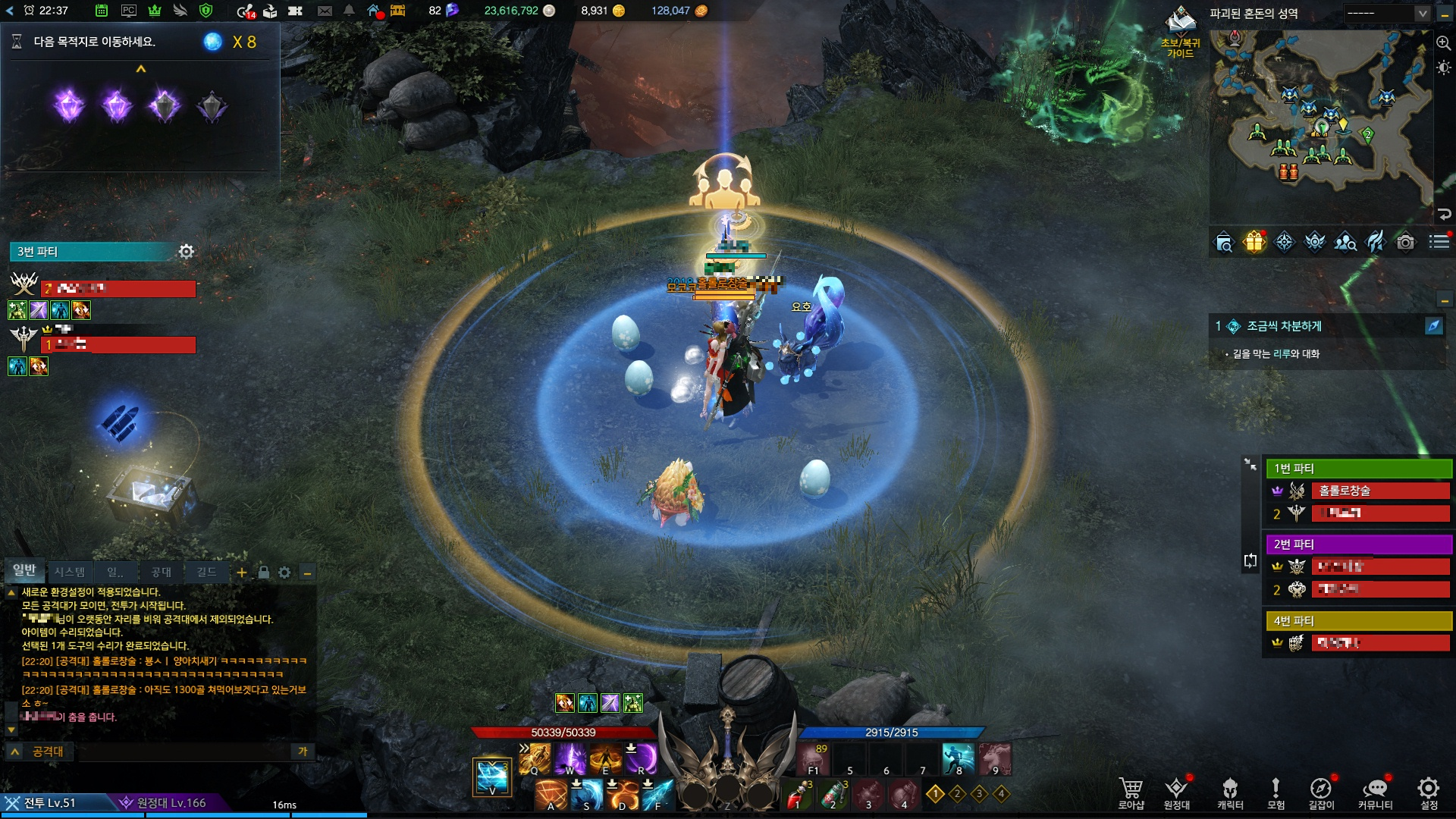This screenshot has width=1456, height=819.
Task: Open the 길잡이 guide menu
Action: click(1321, 792)
